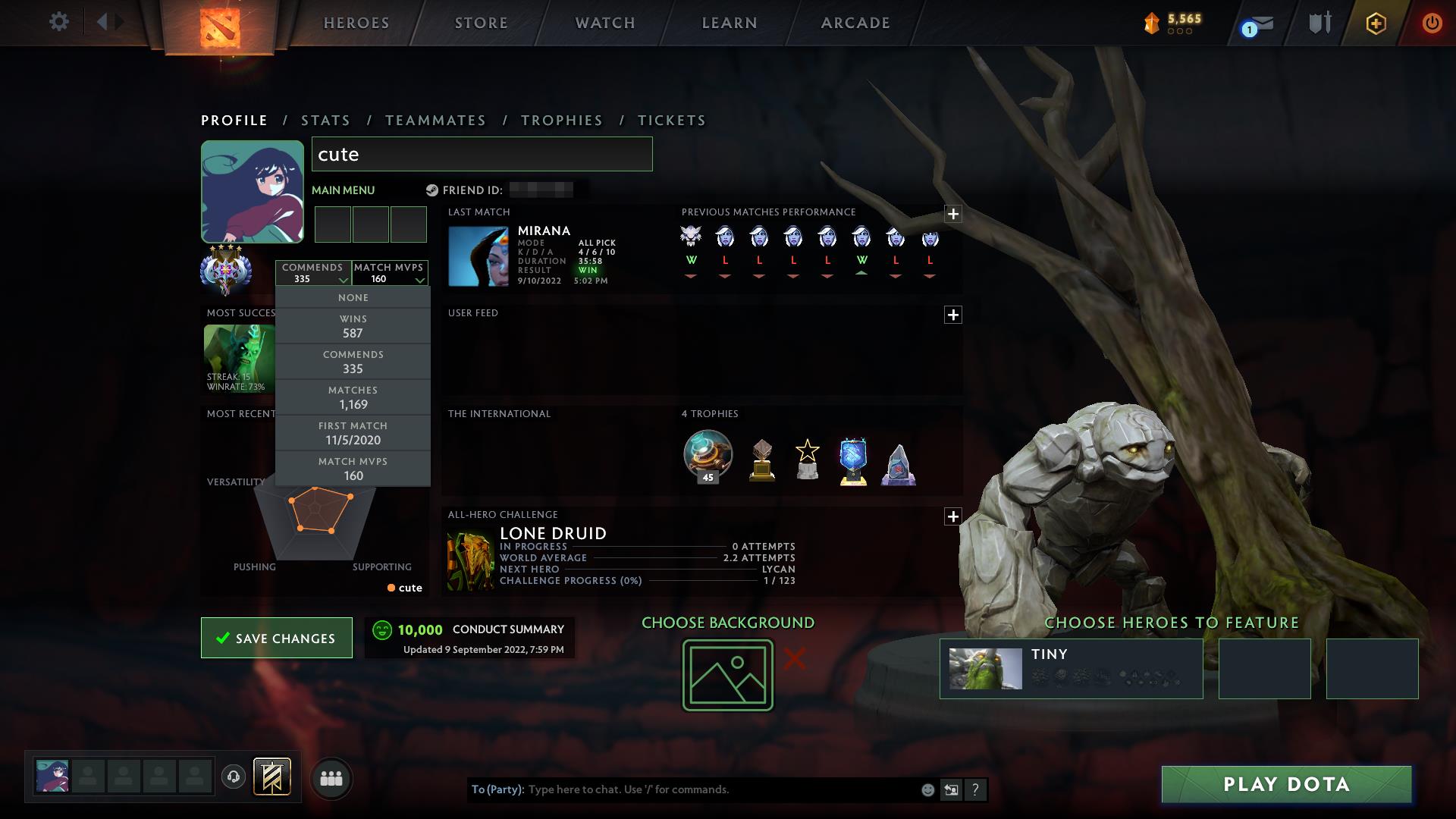
Task: Open the MATCH MVPS dropdown
Action: [x=390, y=273]
